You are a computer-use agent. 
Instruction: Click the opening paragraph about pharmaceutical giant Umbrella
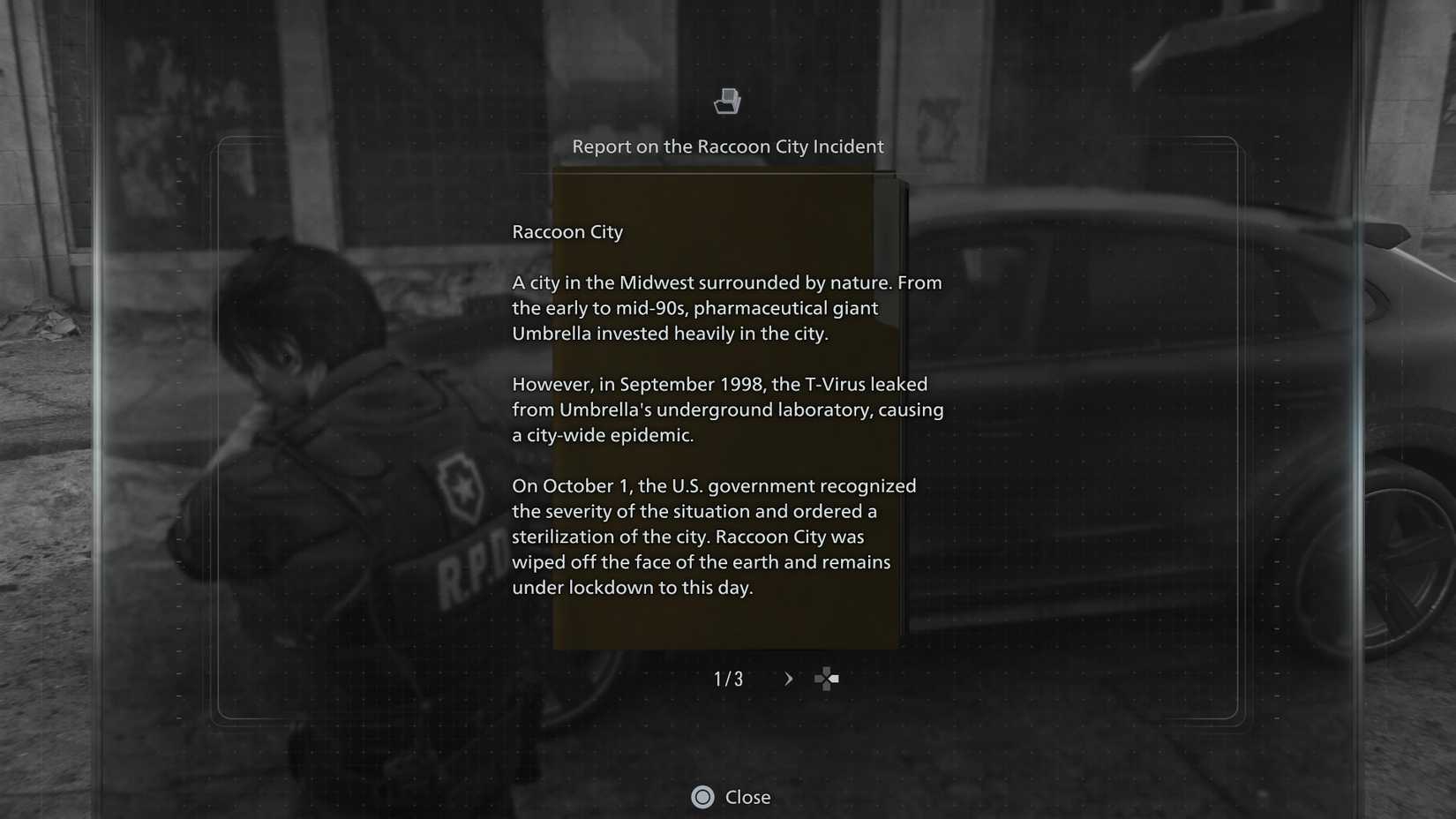tap(726, 308)
